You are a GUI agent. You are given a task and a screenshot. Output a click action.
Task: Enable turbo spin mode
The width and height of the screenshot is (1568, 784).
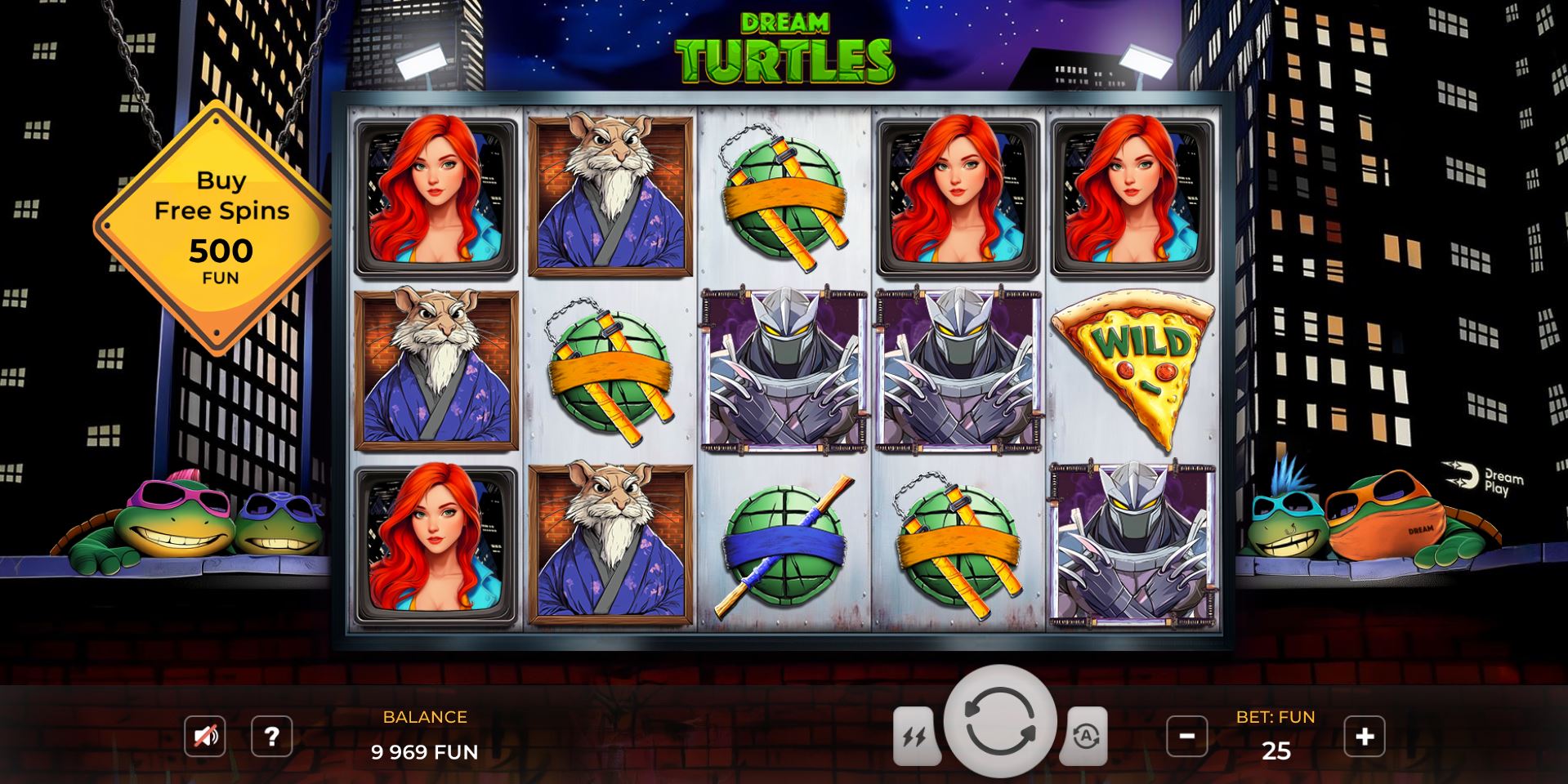point(917,736)
